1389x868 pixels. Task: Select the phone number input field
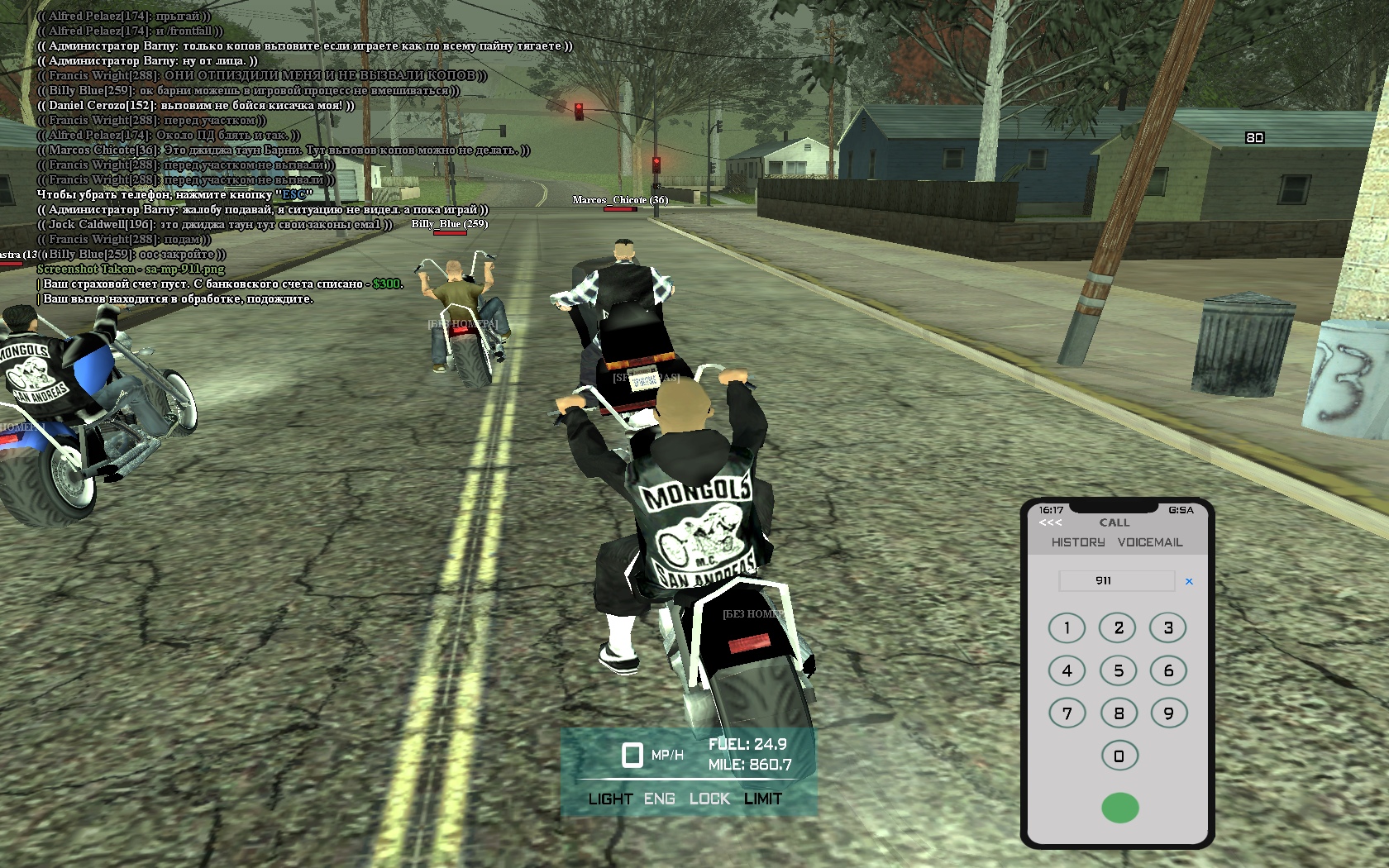click(1116, 581)
